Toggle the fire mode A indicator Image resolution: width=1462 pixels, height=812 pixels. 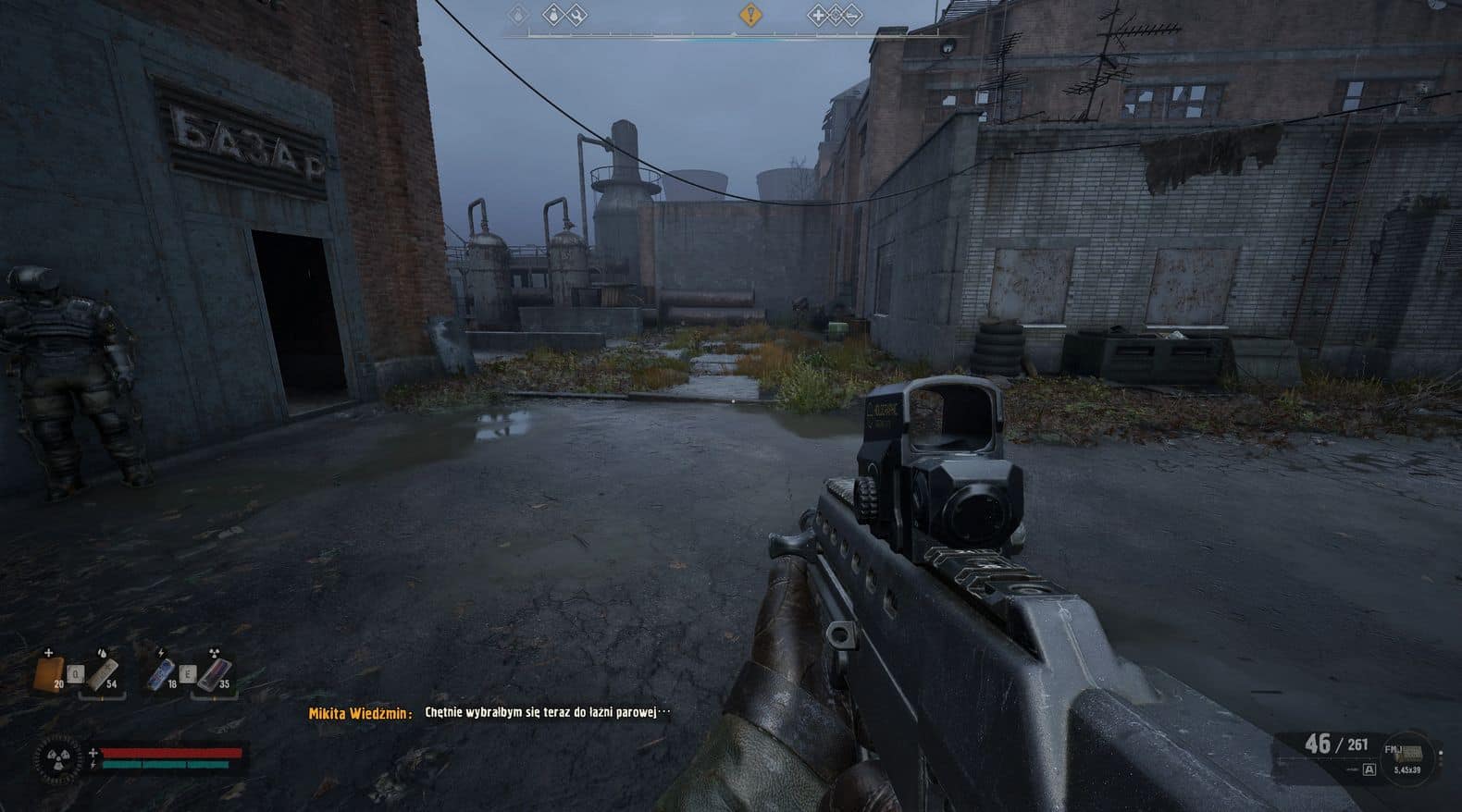[1369, 769]
